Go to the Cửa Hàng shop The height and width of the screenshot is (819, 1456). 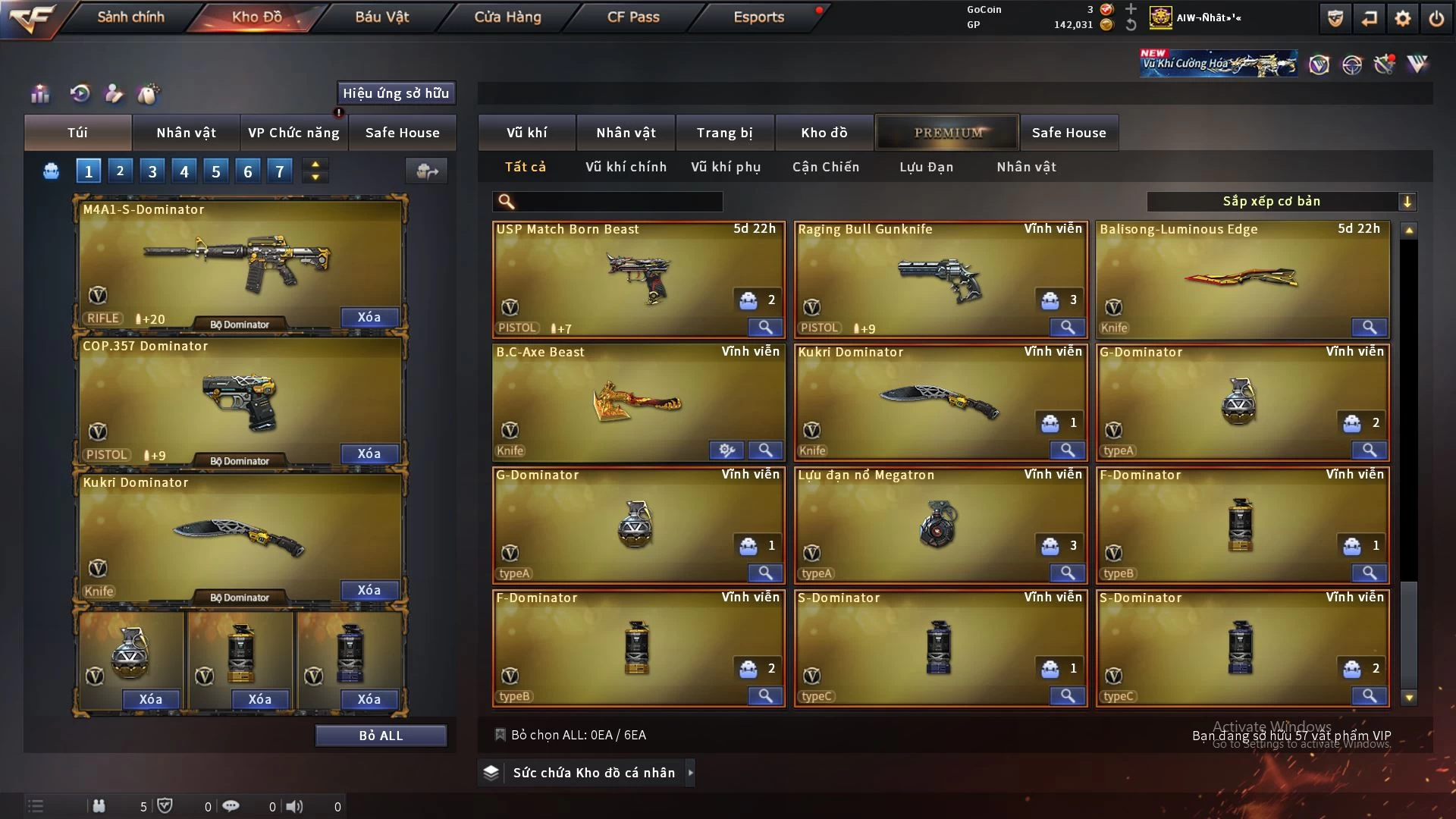(x=507, y=17)
